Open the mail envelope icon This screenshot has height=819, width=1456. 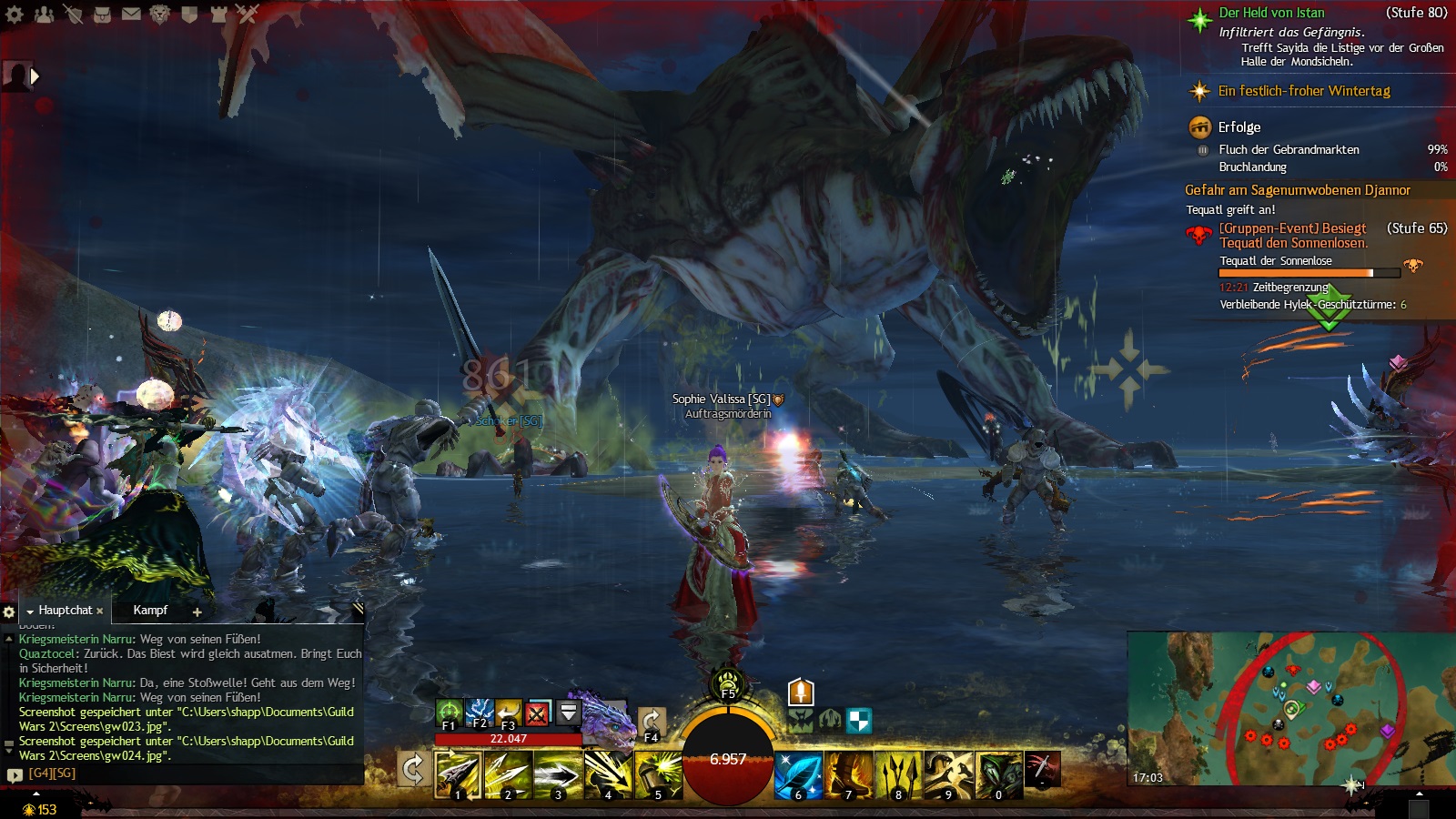131,14
